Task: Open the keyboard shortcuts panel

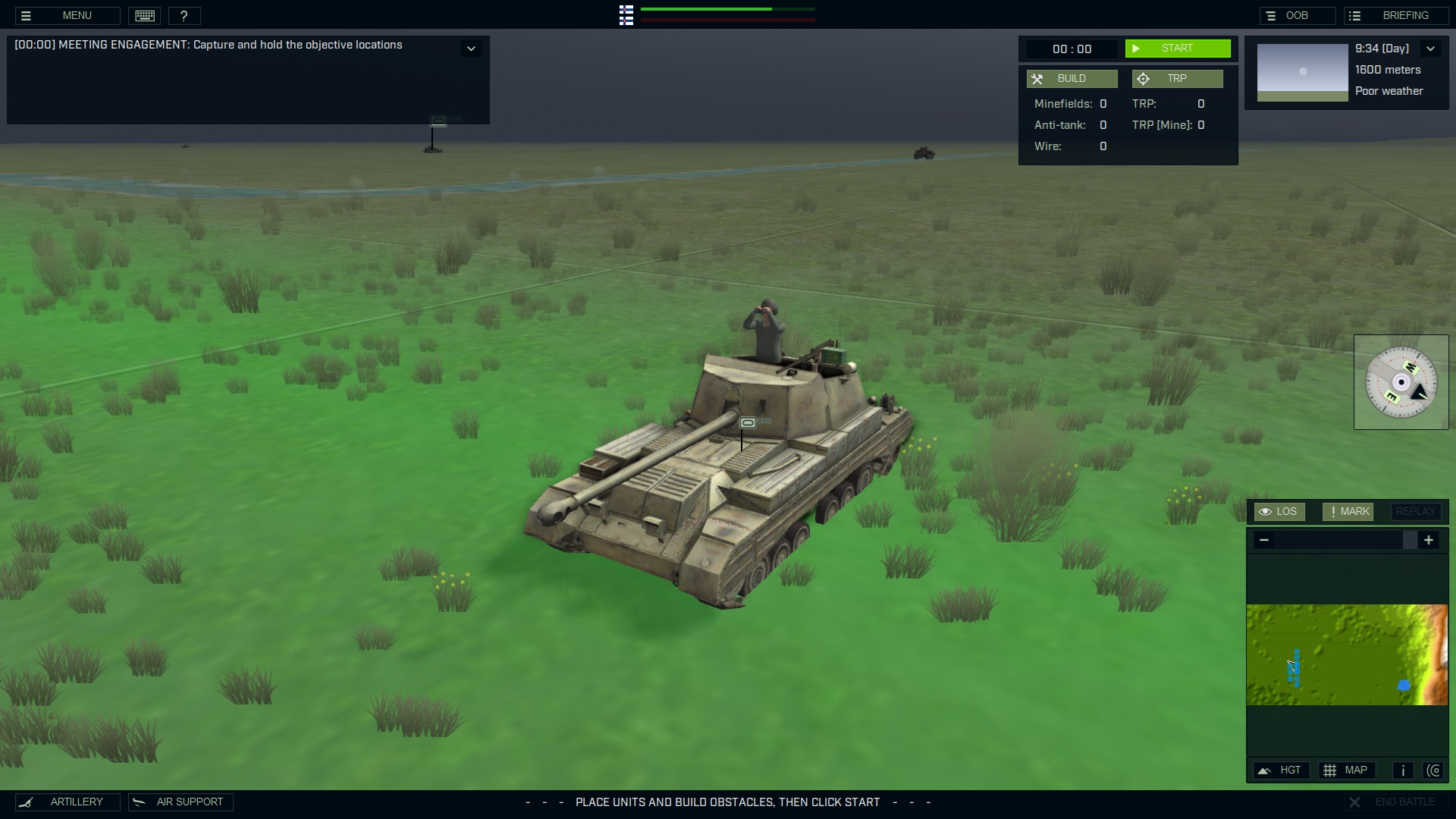Action: [144, 15]
